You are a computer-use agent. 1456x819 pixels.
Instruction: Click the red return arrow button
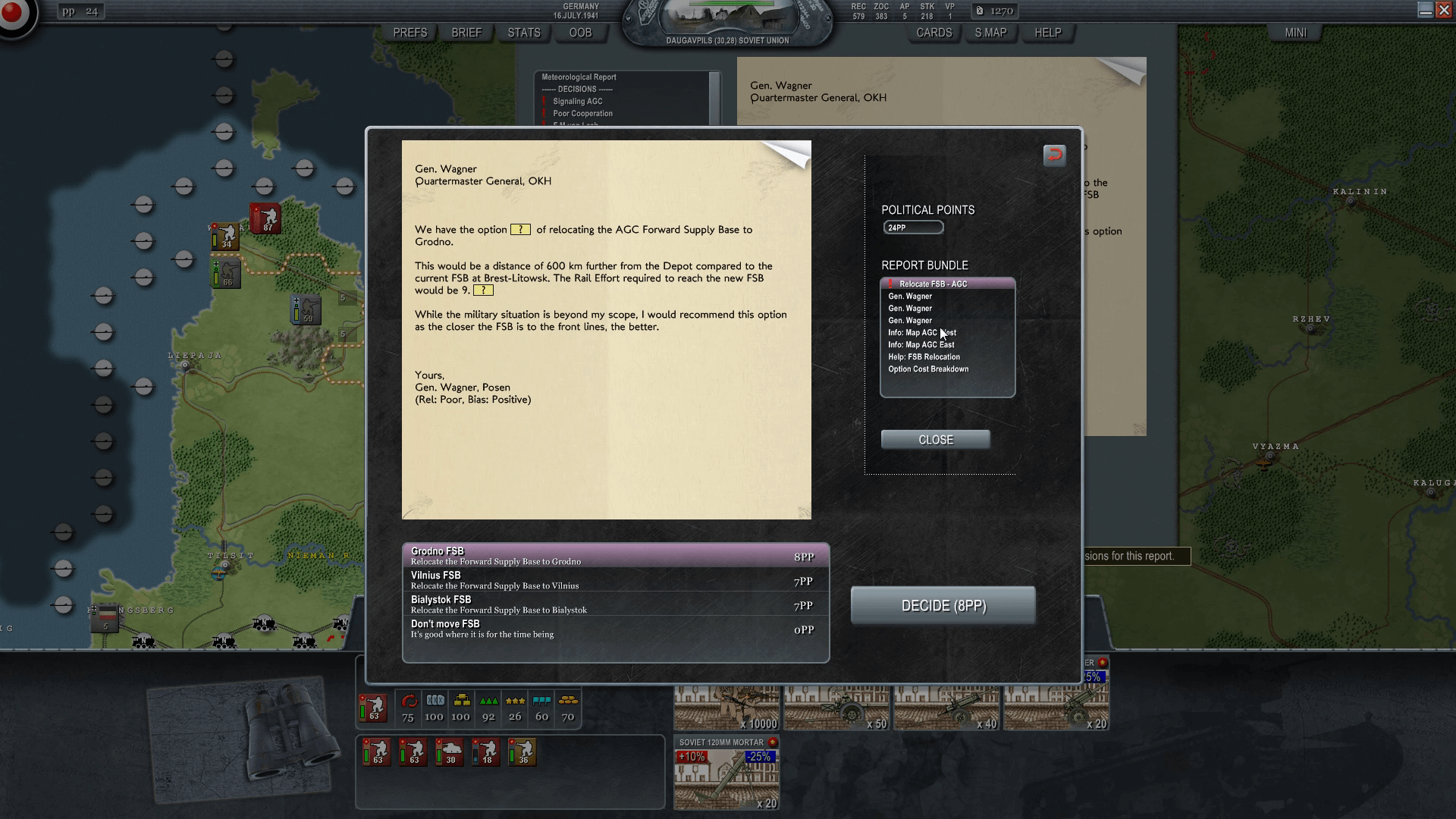tap(1054, 155)
